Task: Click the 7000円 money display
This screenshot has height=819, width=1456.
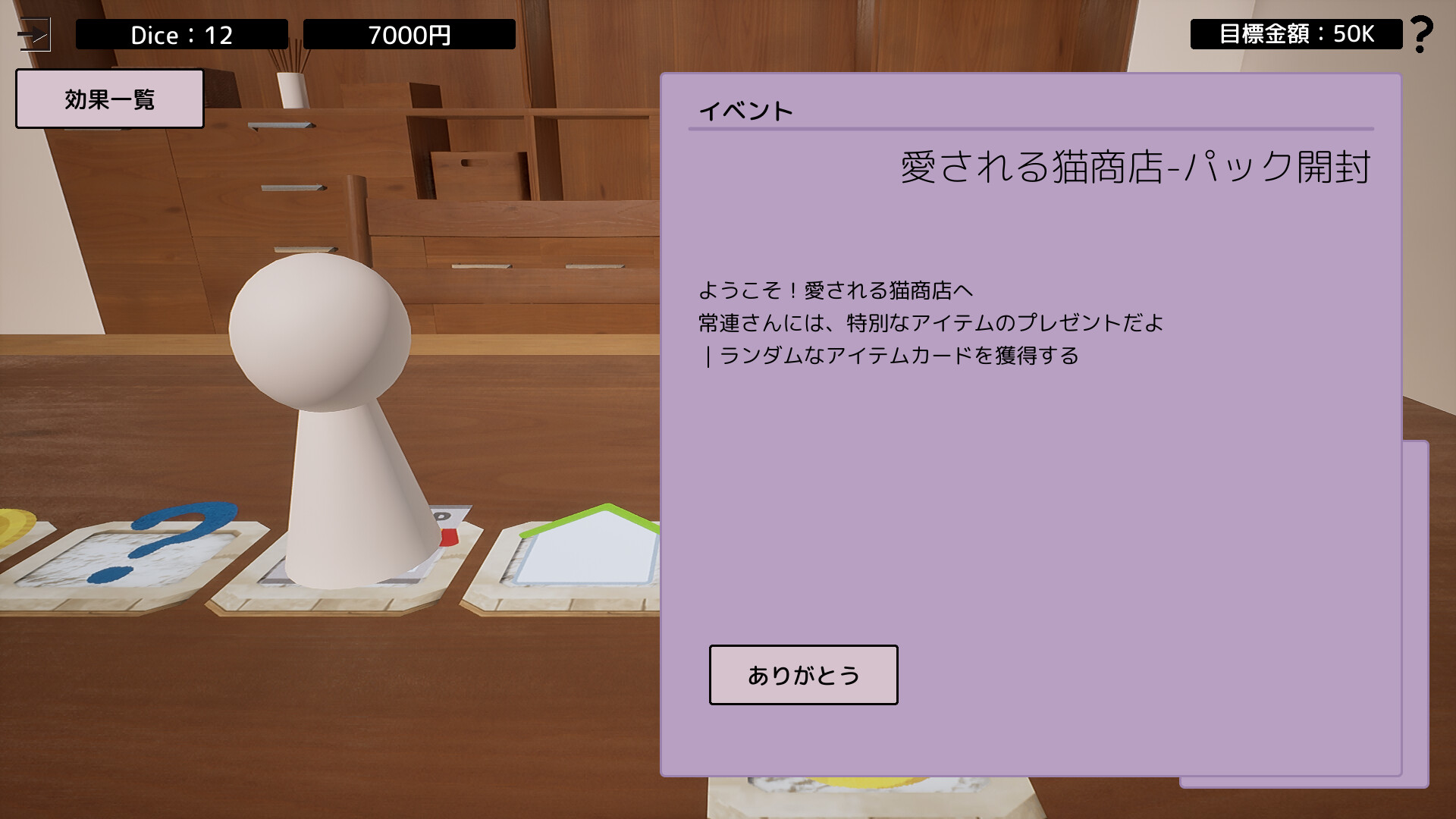Action: pyautogui.click(x=408, y=34)
